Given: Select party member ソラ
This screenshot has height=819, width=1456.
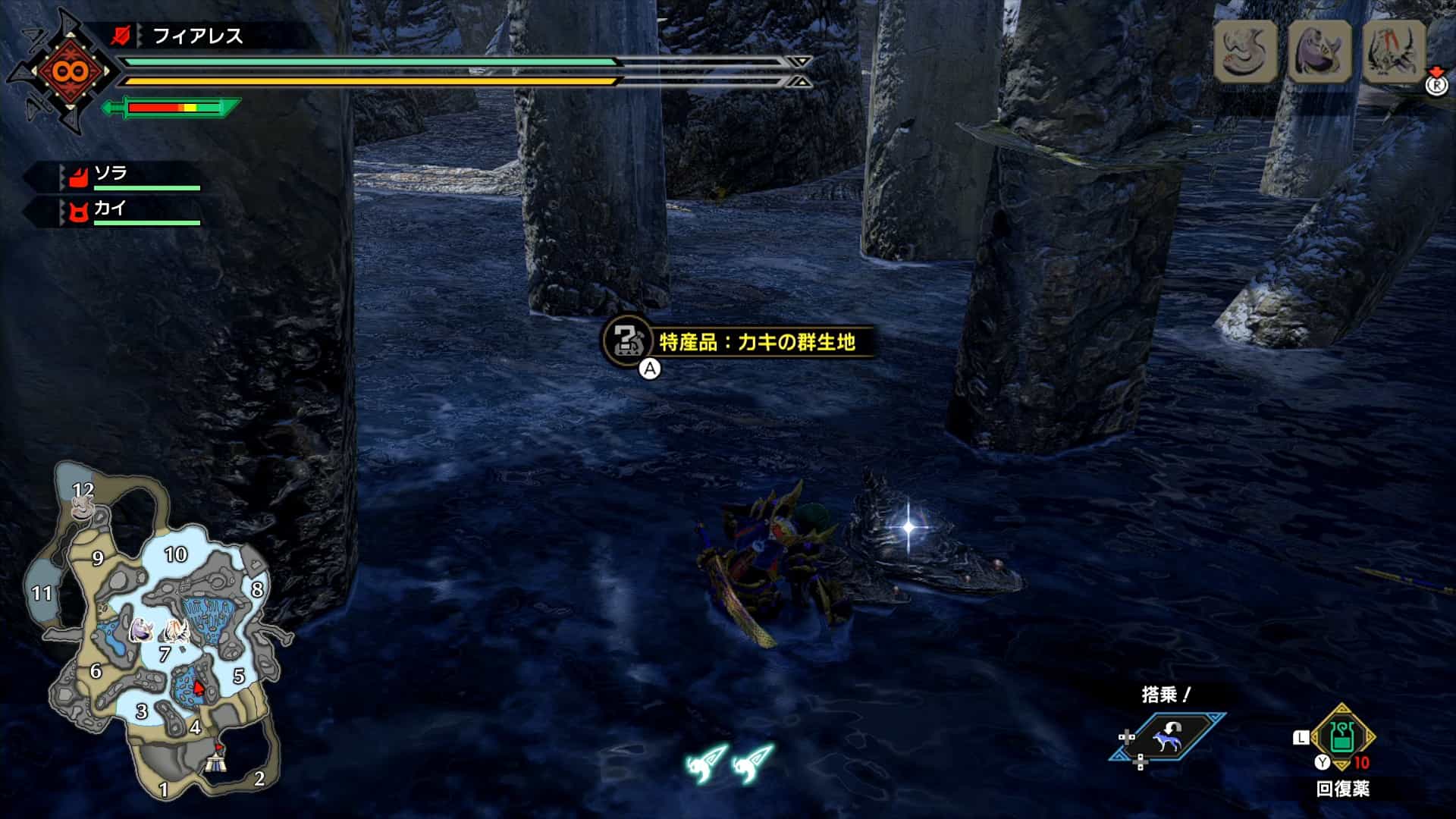Looking at the screenshot, I should 111,174.
